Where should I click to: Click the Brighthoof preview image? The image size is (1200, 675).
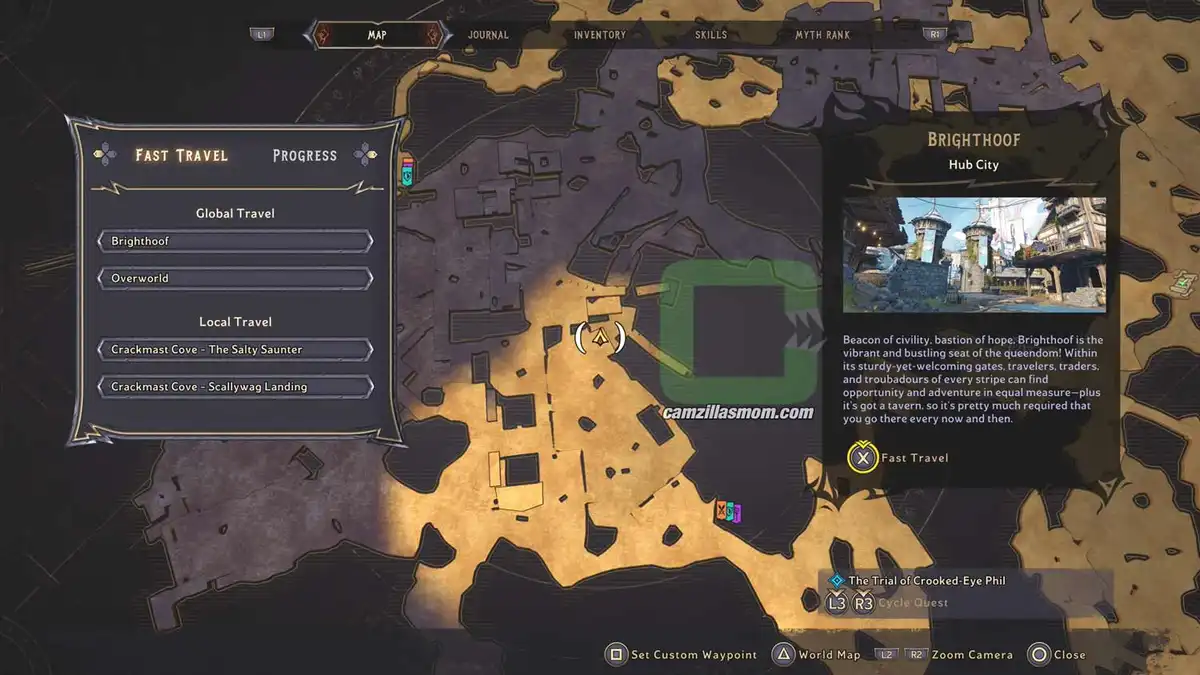click(974, 254)
